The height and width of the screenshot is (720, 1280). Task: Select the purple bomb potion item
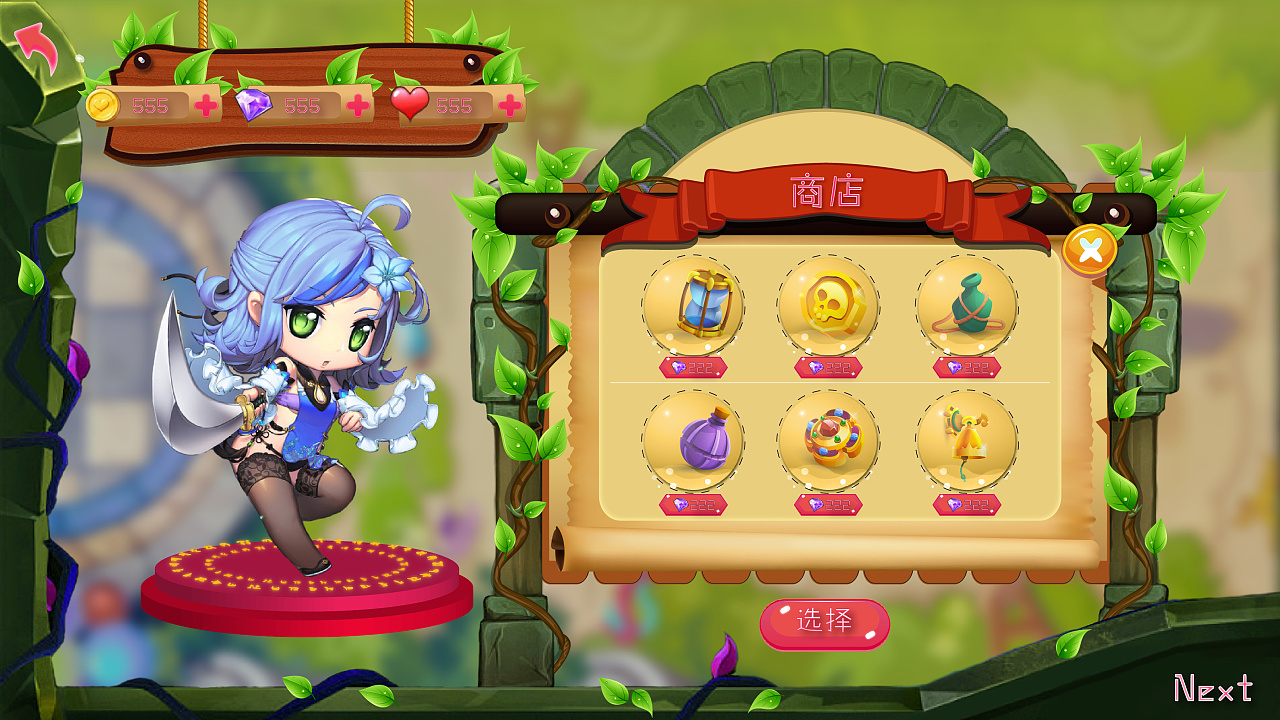pos(692,443)
